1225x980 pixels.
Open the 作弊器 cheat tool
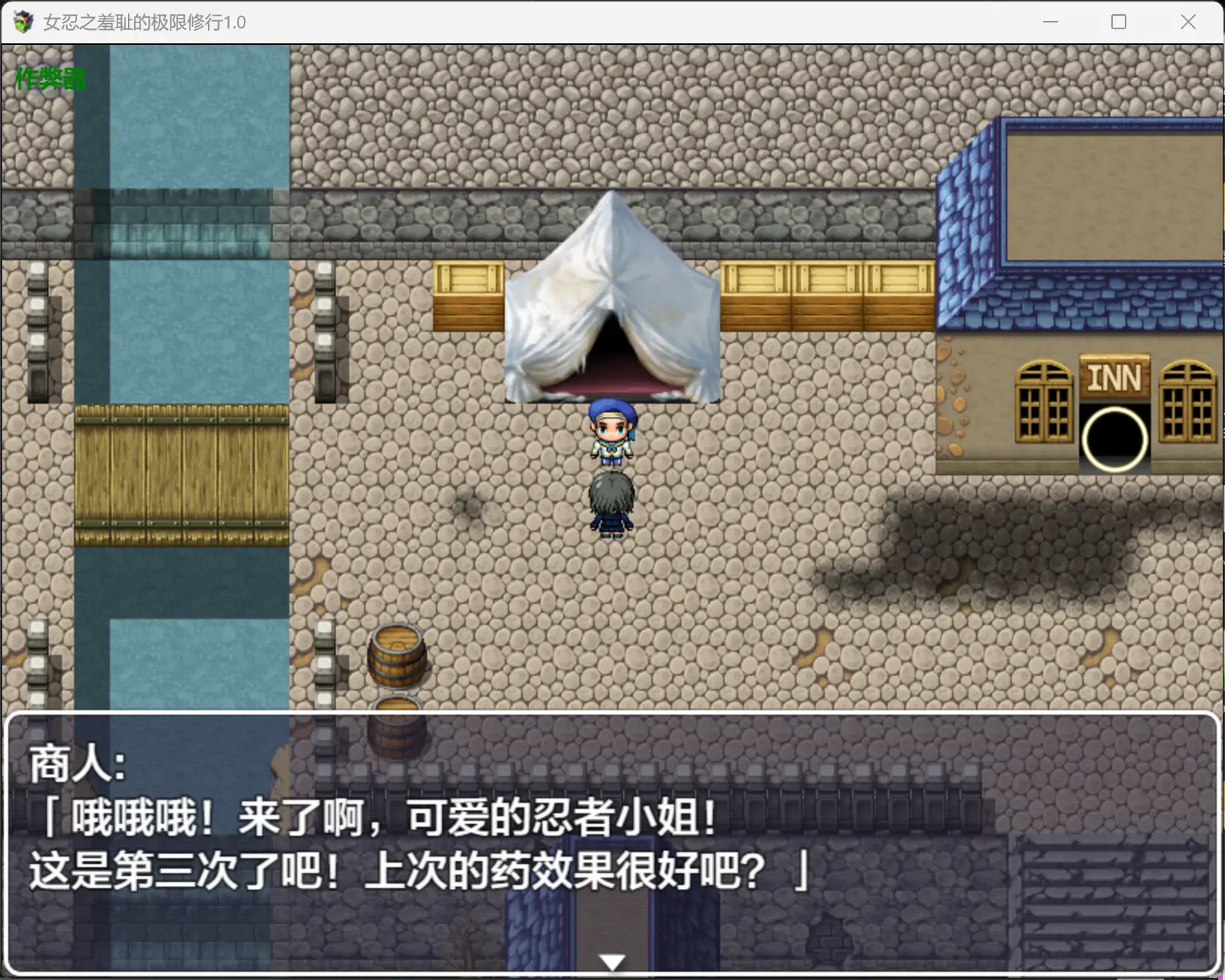pyautogui.click(x=49, y=77)
